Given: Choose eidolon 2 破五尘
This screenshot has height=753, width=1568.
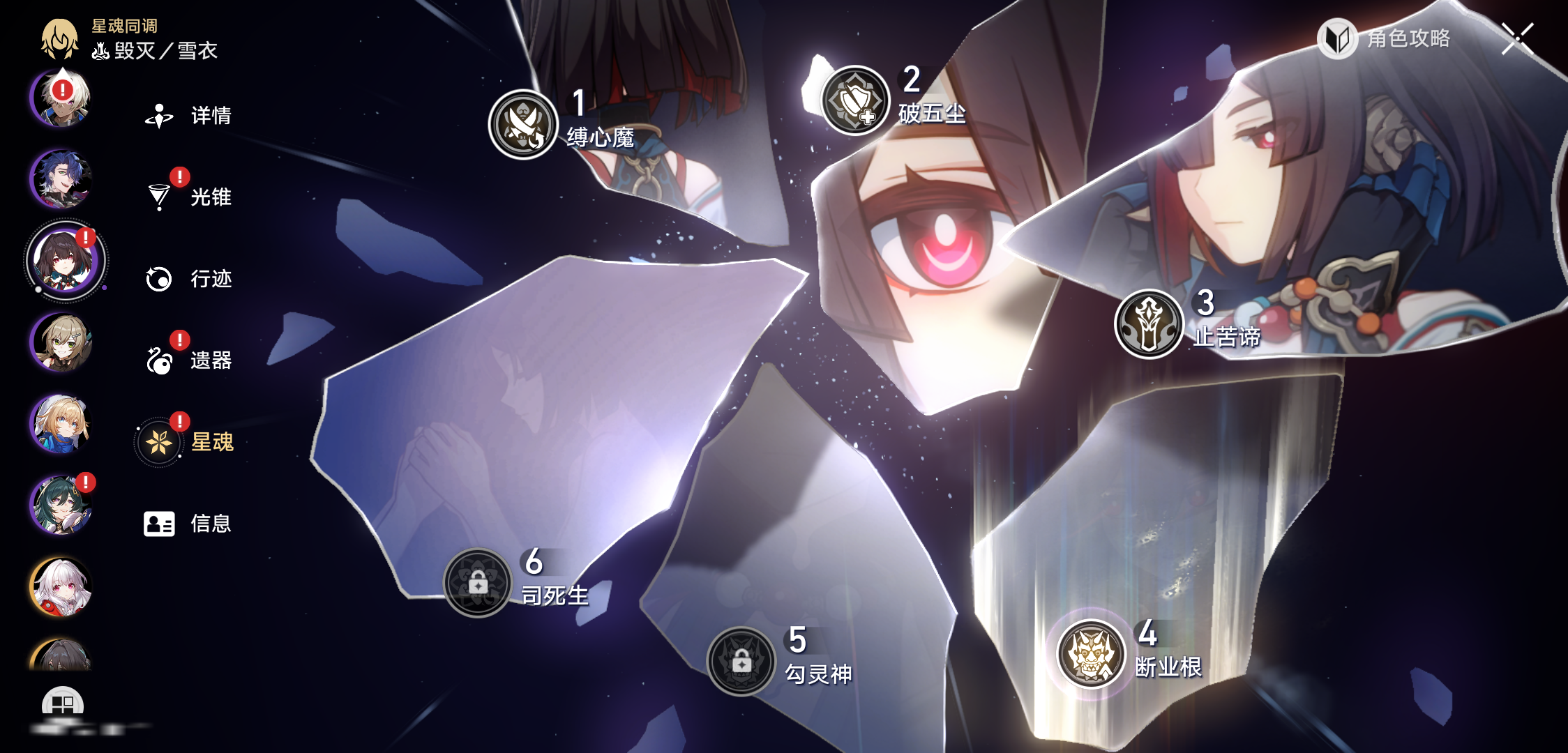Looking at the screenshot, I should tap(855, 101).
